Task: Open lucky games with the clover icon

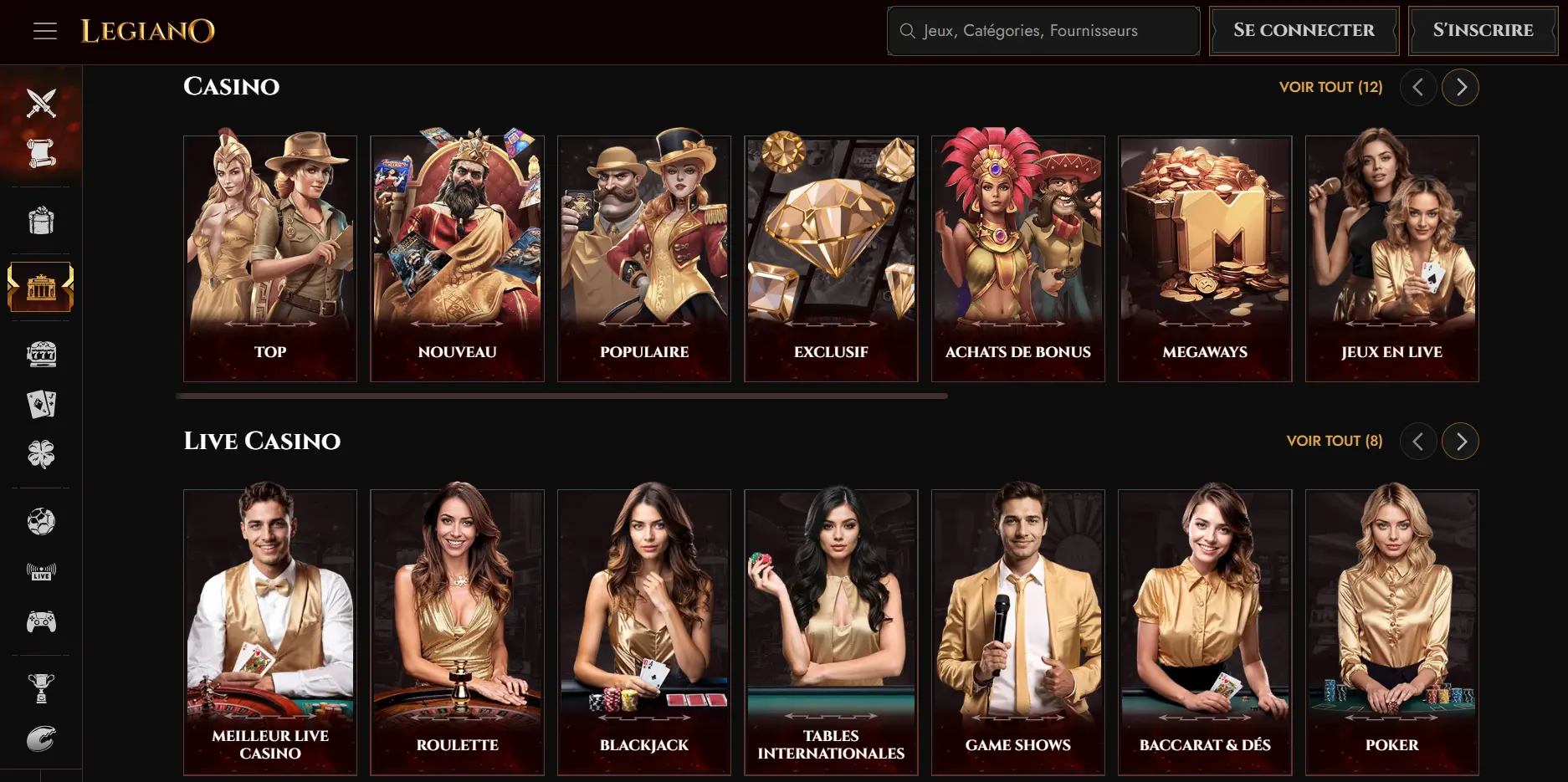Action: tap(40, 454)
